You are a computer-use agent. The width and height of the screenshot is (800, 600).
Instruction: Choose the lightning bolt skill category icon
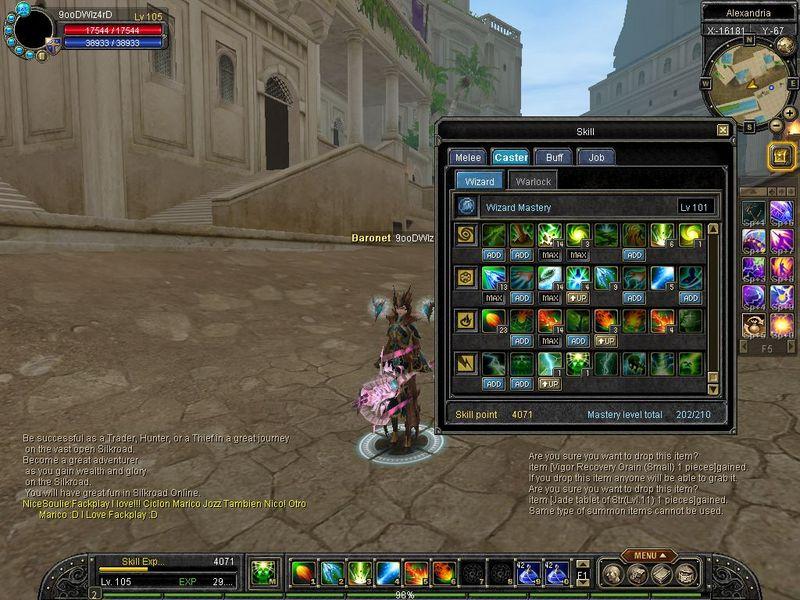[466, 362]
